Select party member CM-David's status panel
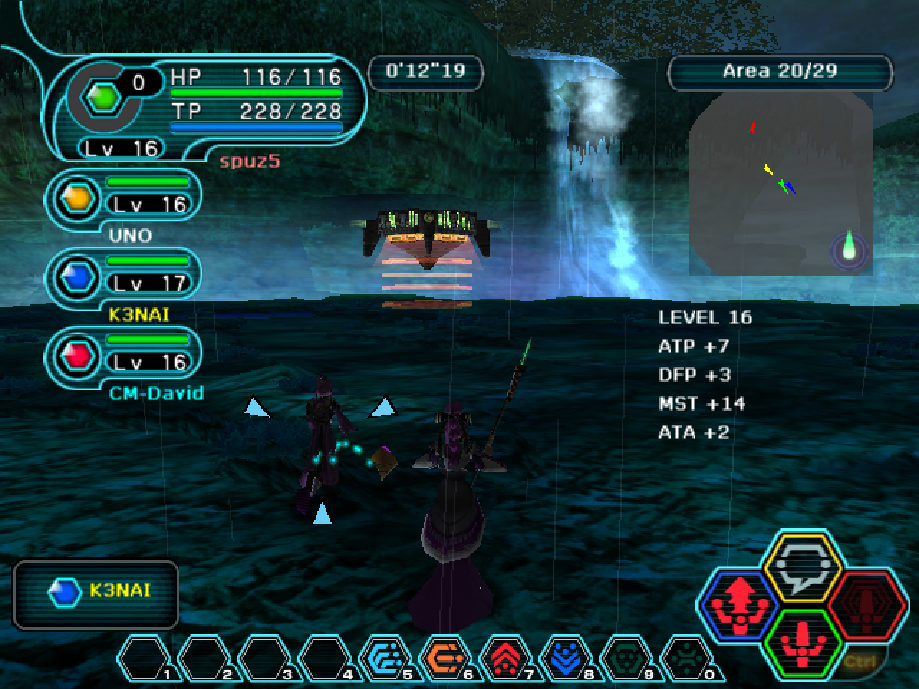The width and height of the screenshot is (919, 689). [126, 353]
